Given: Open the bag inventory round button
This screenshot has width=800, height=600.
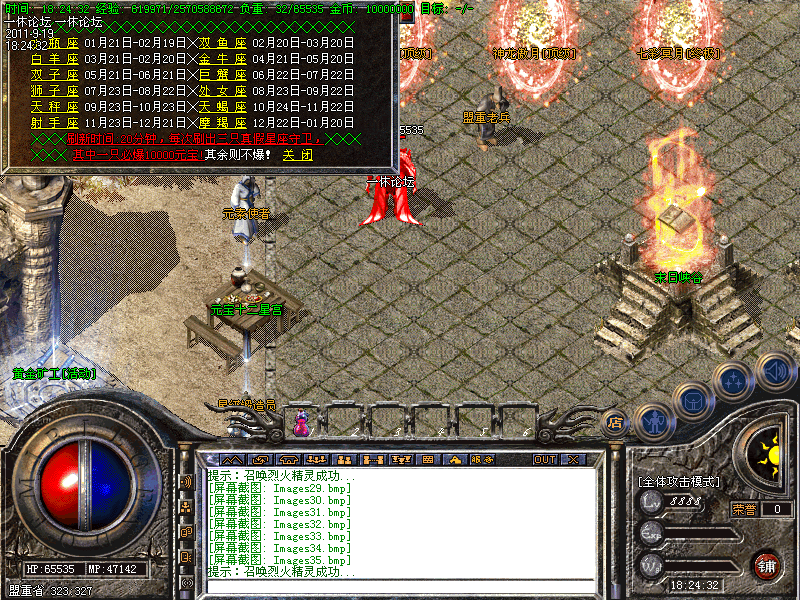Looking at the screenshot, I should 692,400.
